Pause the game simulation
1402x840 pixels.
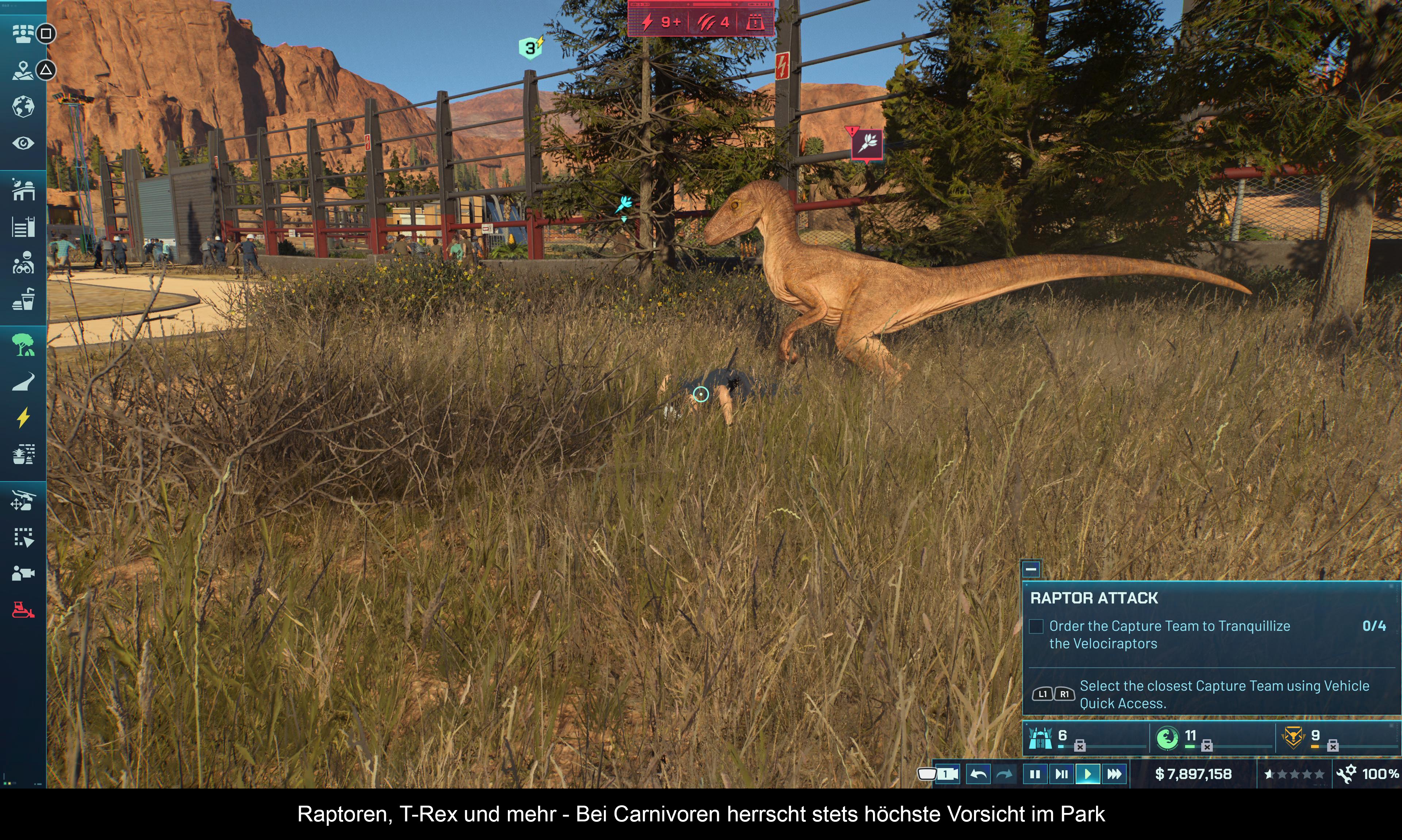click(1035, 774)
